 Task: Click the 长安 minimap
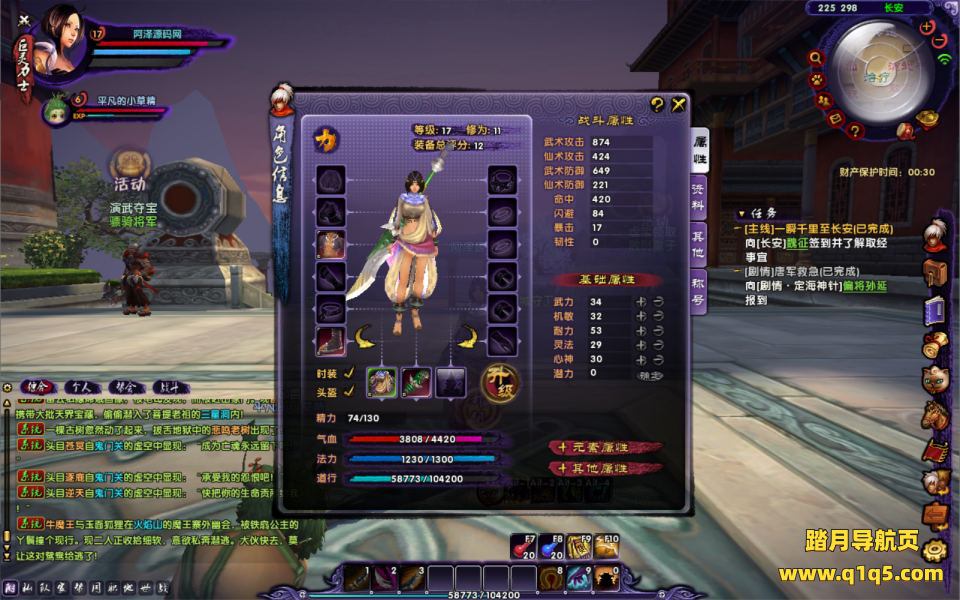coord(876,72)
